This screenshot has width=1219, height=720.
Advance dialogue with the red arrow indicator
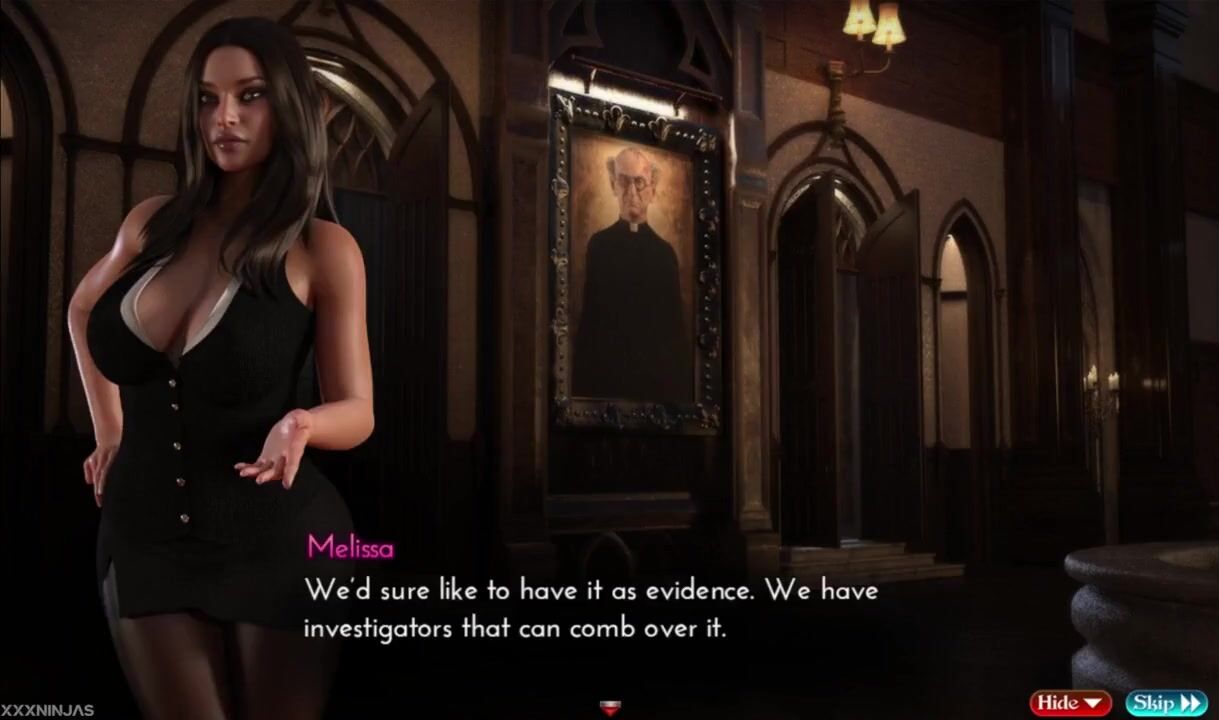(609, 709)
